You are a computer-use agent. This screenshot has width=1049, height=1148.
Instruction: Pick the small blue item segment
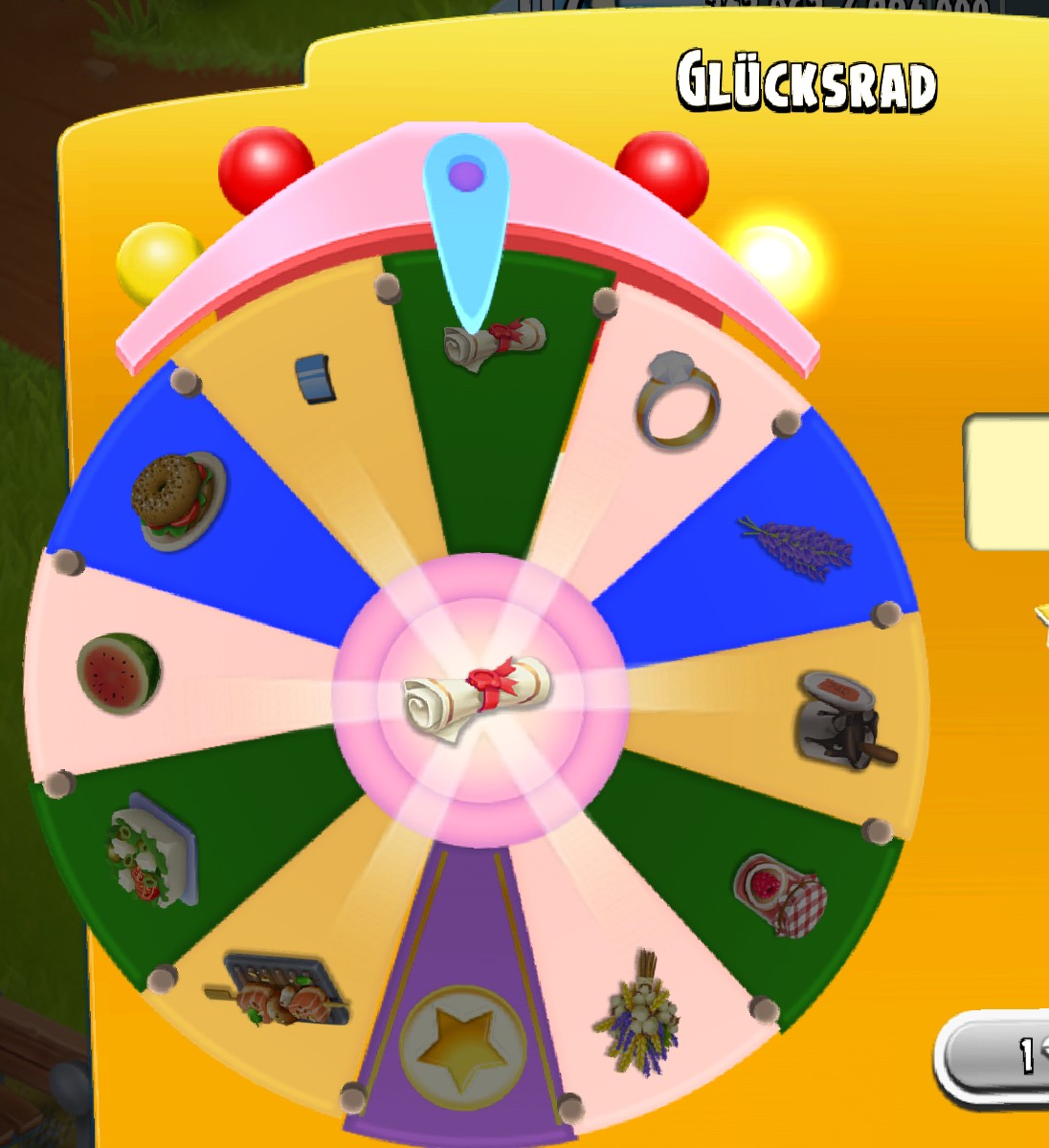[316, 377]
